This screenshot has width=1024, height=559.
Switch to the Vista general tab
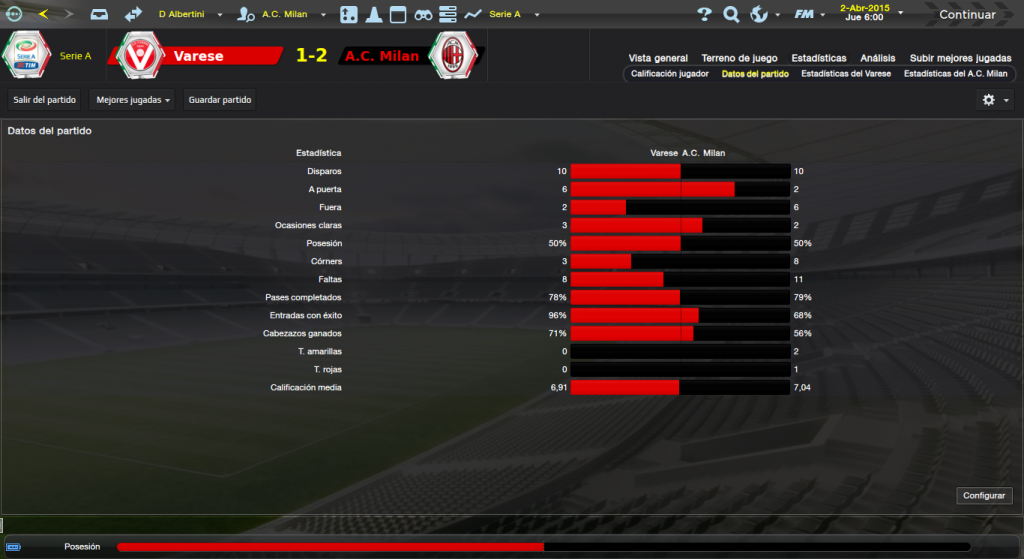click(658, 58)
